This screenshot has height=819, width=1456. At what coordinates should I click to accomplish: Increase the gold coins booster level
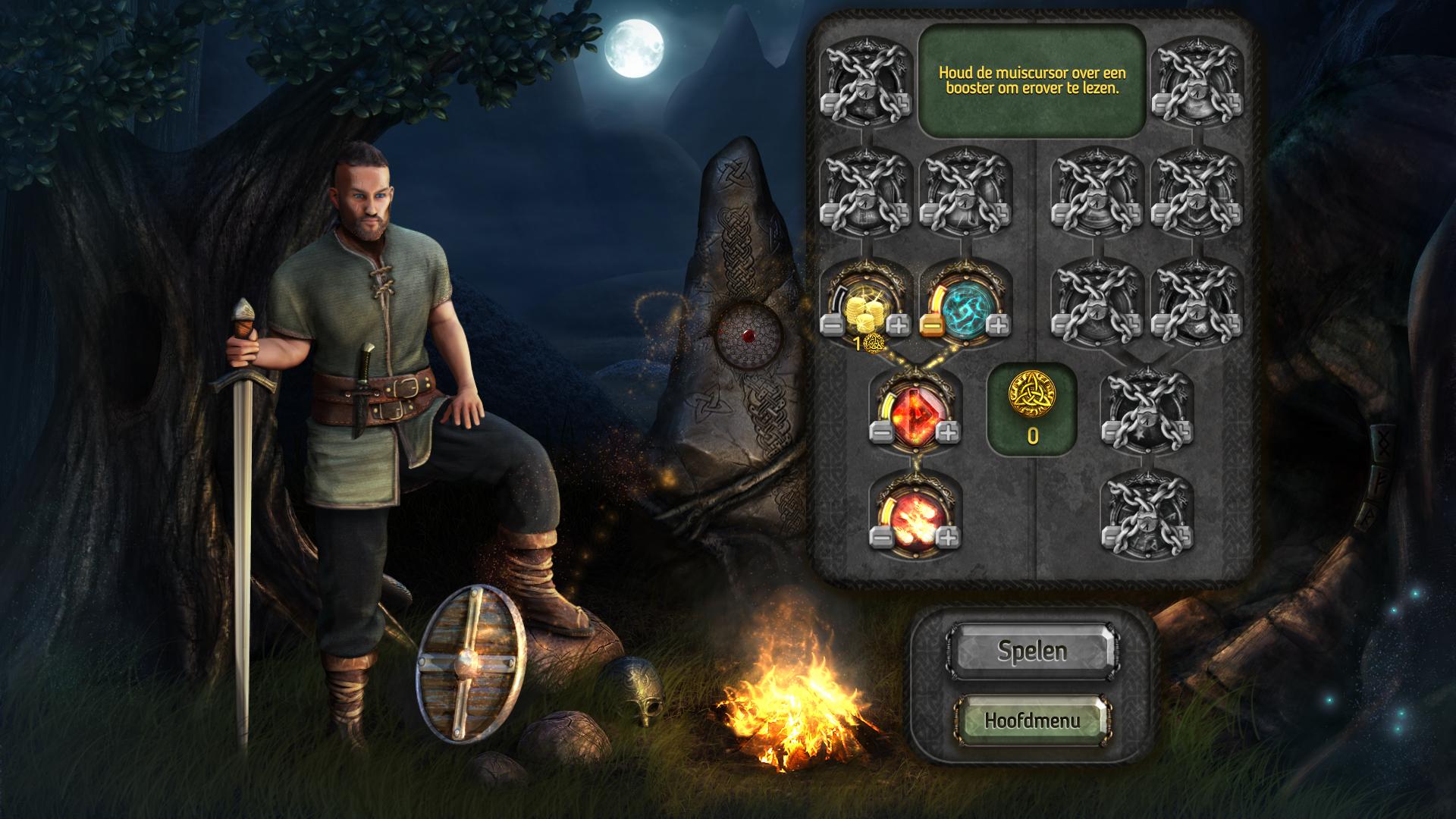899,326
